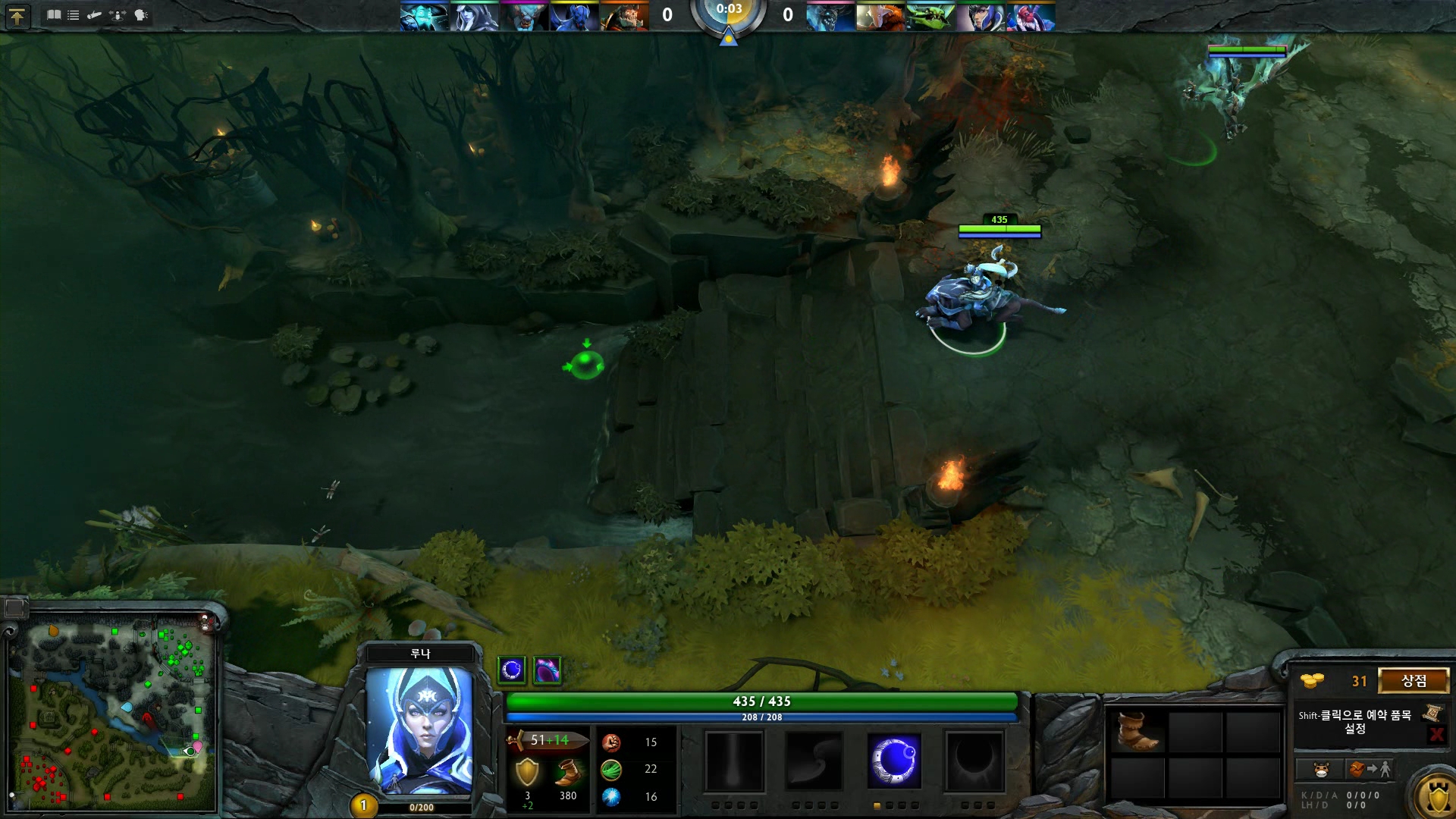Select the rightmost Dire hero portrait in top bar
The image size is (1456, 819).
coord(1031,17)
